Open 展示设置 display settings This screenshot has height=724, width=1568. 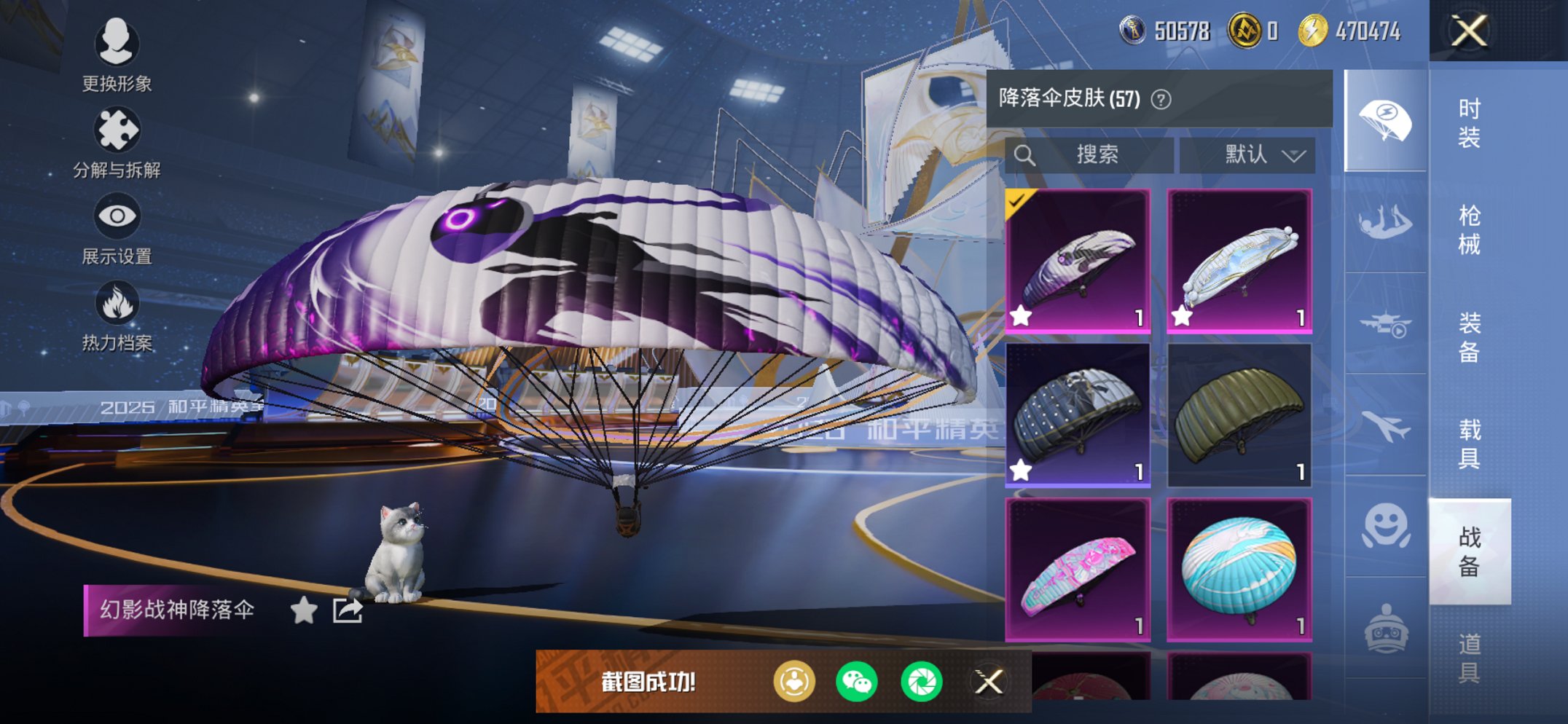click(x=117, y=228)
